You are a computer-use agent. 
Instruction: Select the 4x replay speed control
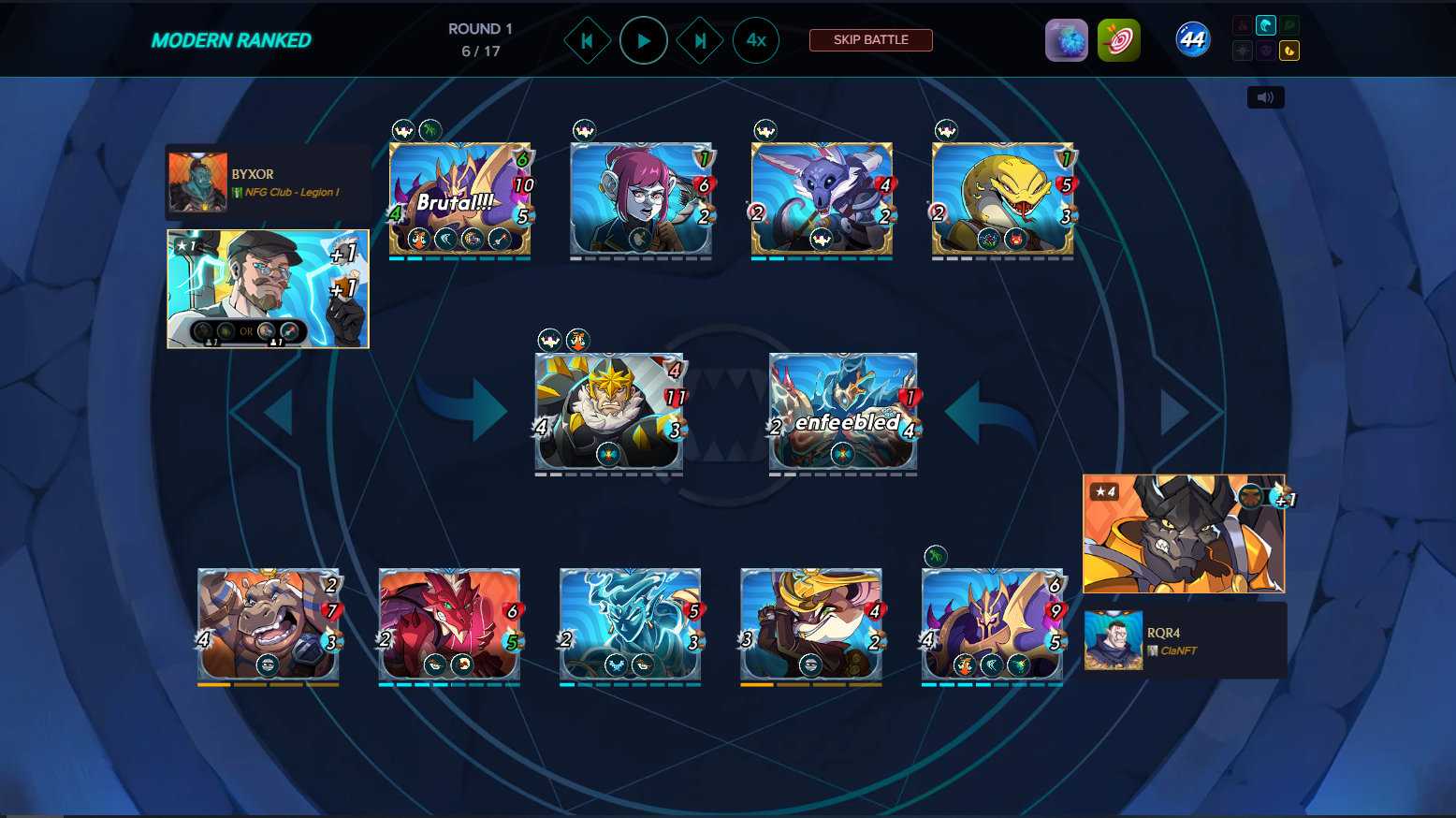tap(756, 39)
